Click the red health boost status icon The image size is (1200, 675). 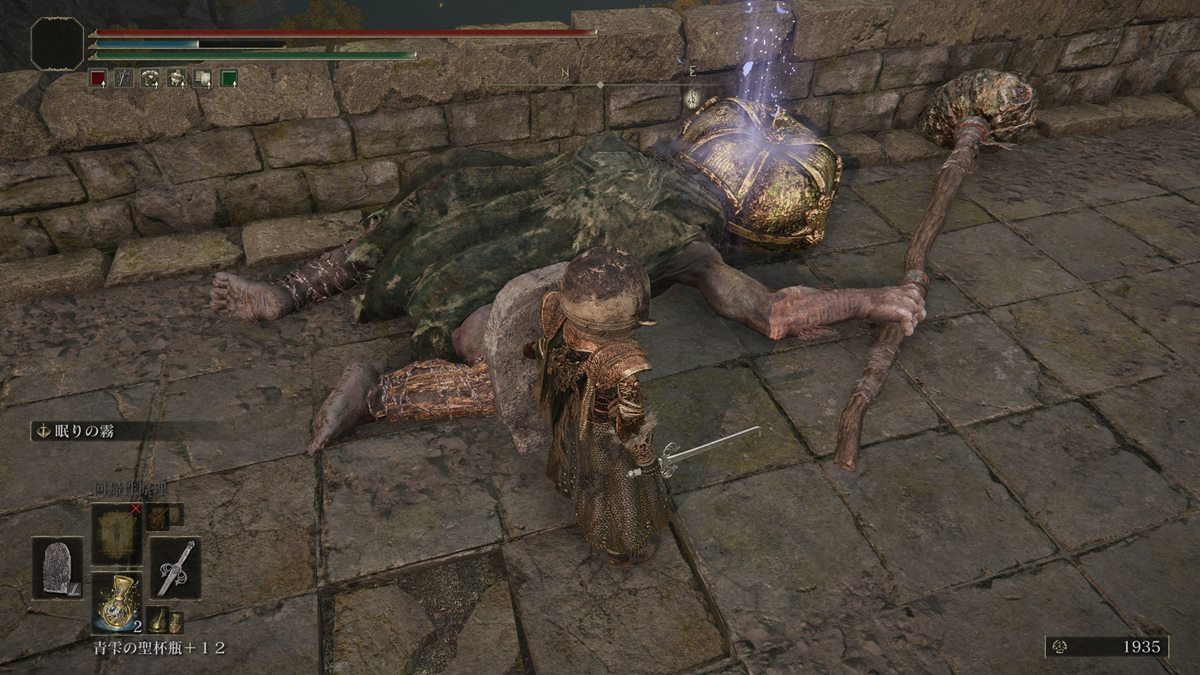pos(98,77)
